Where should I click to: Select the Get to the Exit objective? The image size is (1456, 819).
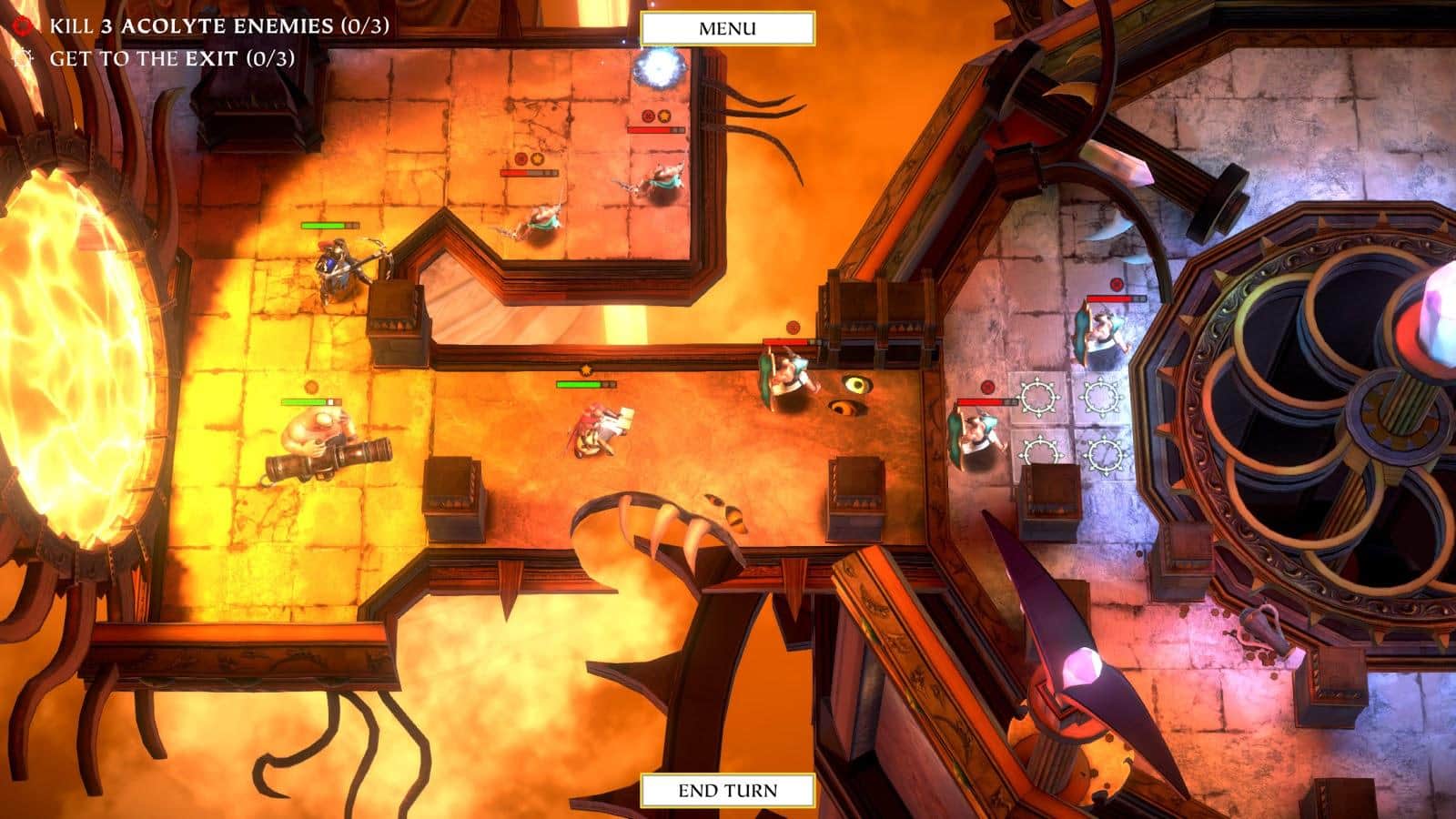point(172,58)
